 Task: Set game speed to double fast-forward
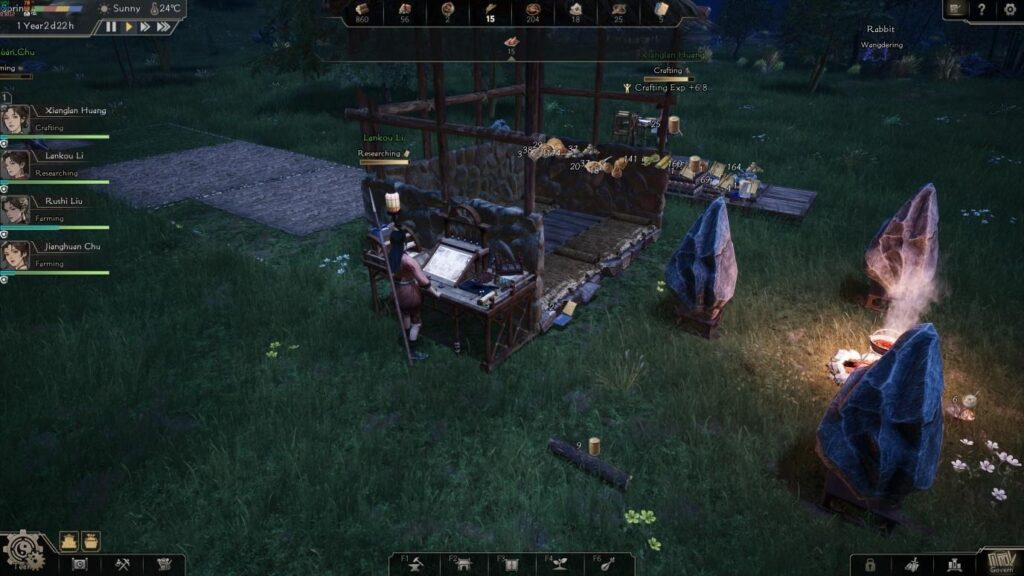pos(145,27)
